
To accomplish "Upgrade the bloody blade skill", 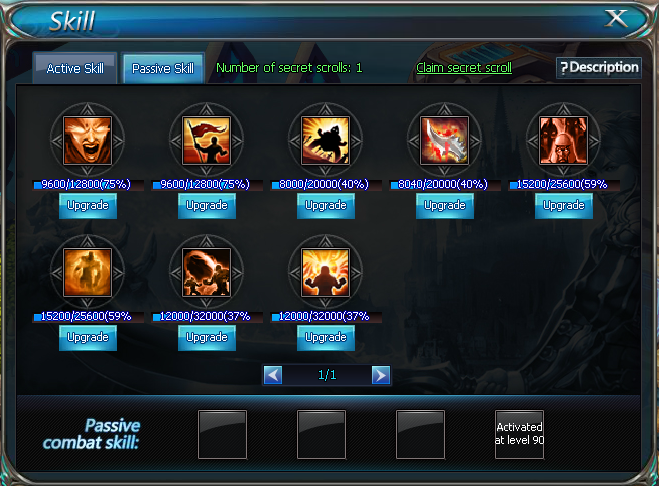I will click(445, 205).
